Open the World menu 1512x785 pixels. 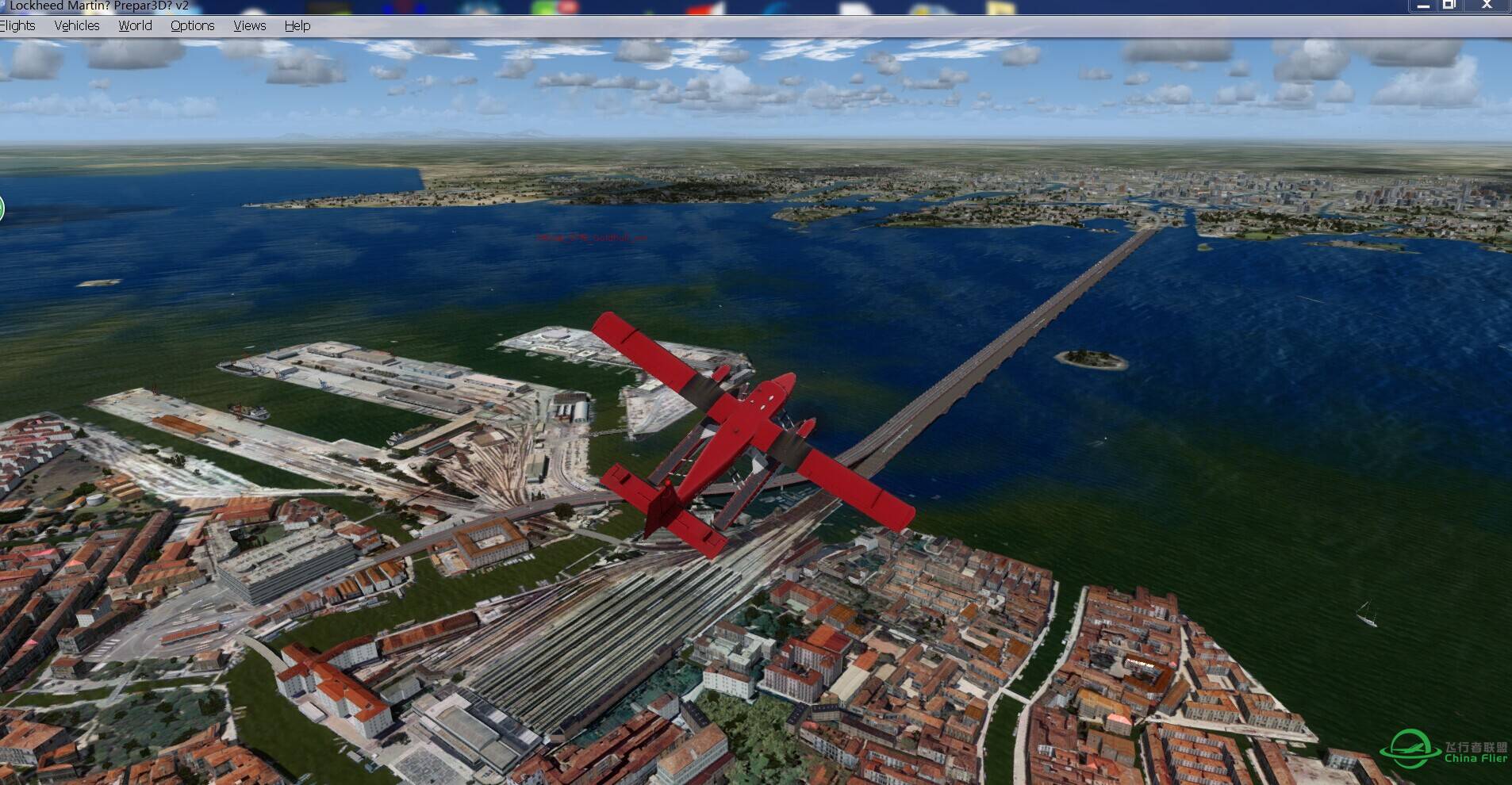pyautogui.click(x=135, y=25)
